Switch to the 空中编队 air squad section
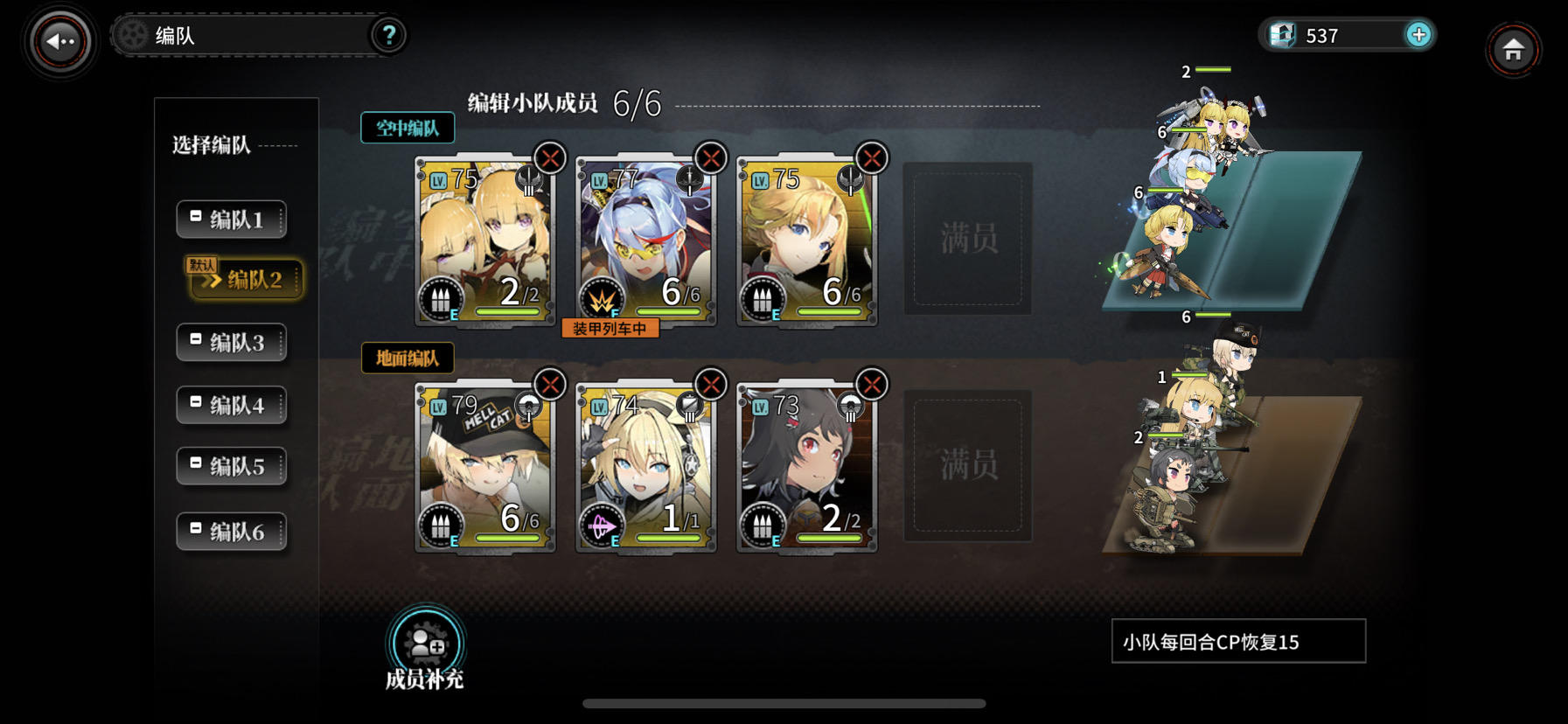 408,128
